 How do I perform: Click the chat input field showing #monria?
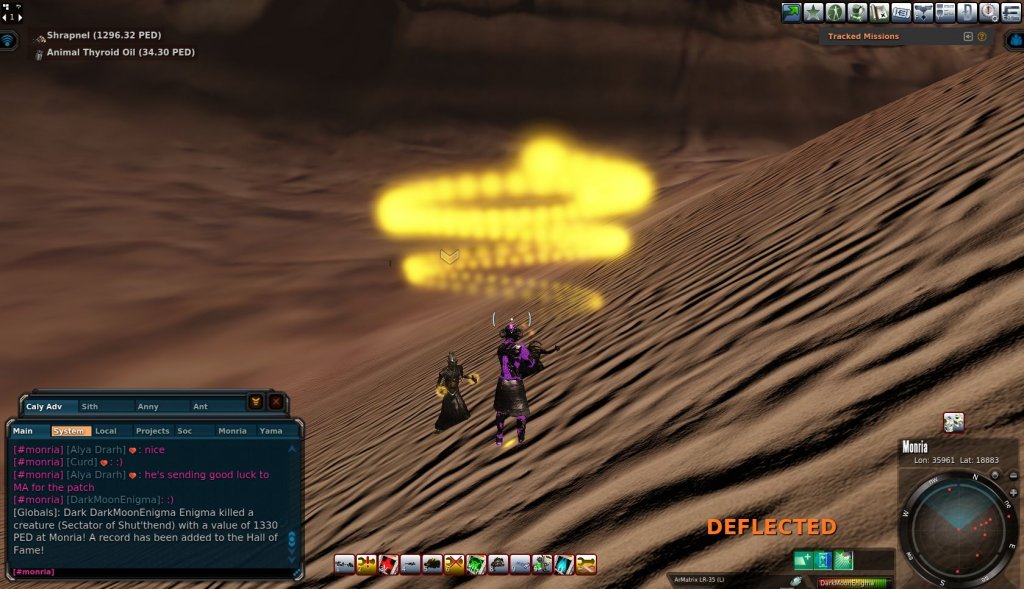(x=150, y=572)
